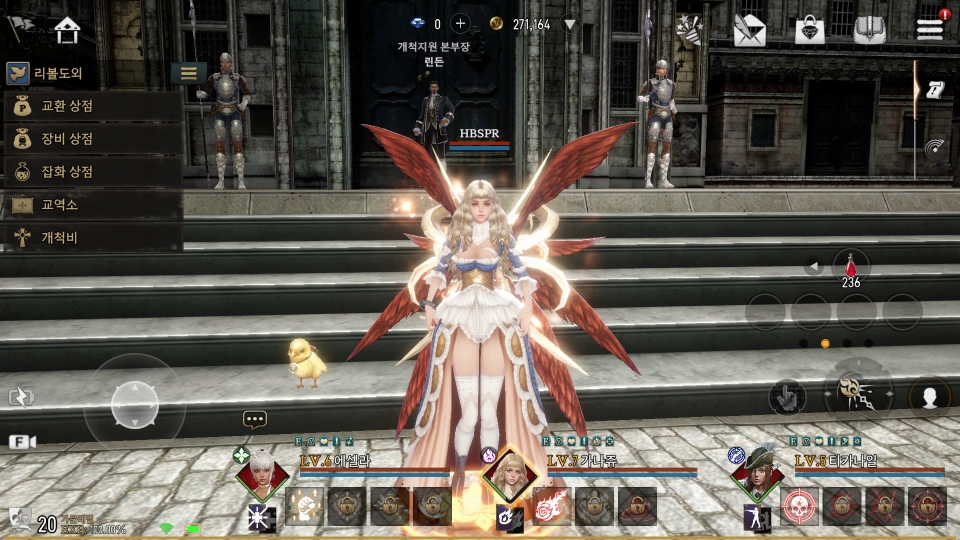
Task: Open the chat speech bubble
Action: point(255,420)
